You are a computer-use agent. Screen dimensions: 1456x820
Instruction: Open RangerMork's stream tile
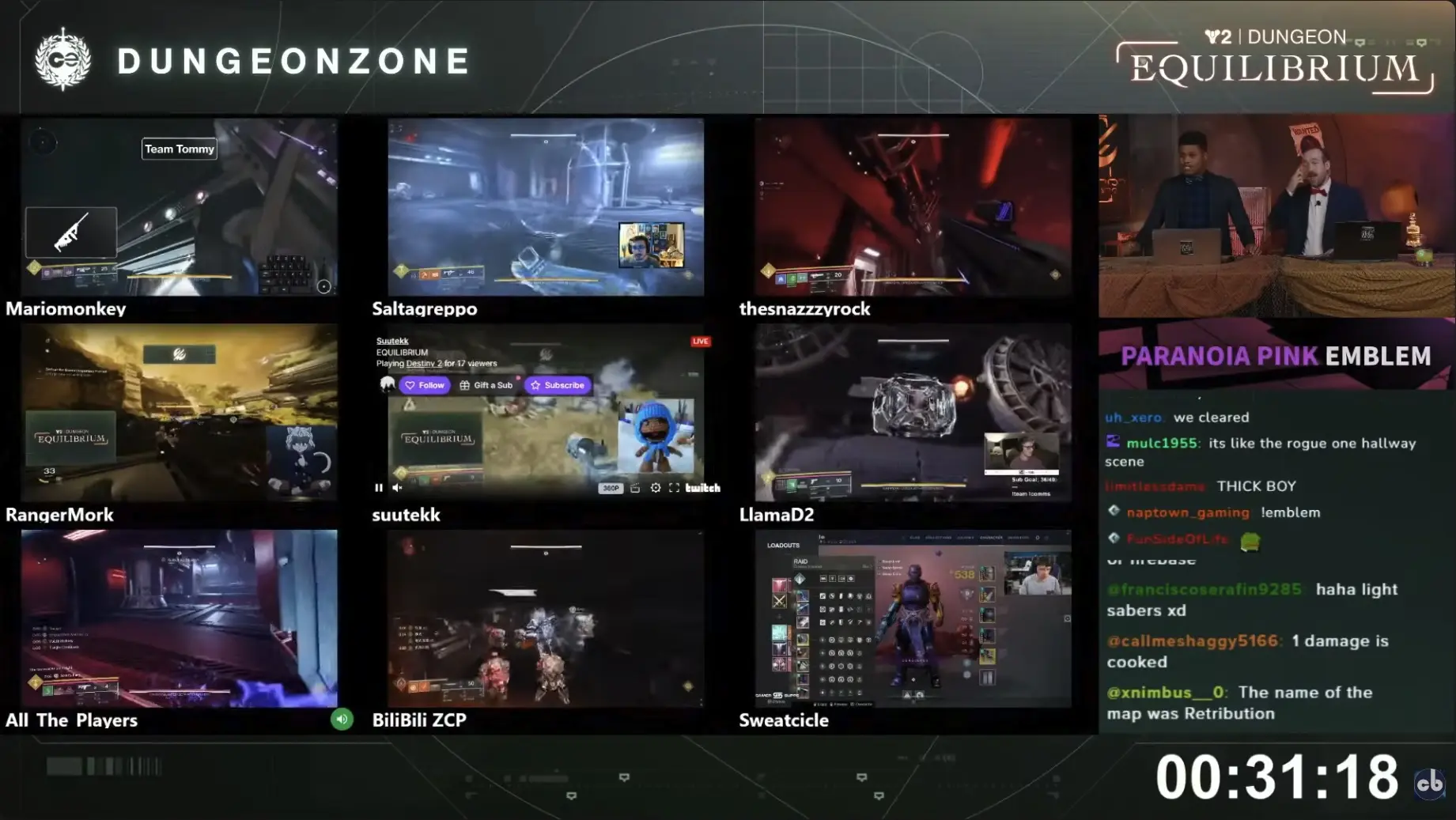[180, 412]
